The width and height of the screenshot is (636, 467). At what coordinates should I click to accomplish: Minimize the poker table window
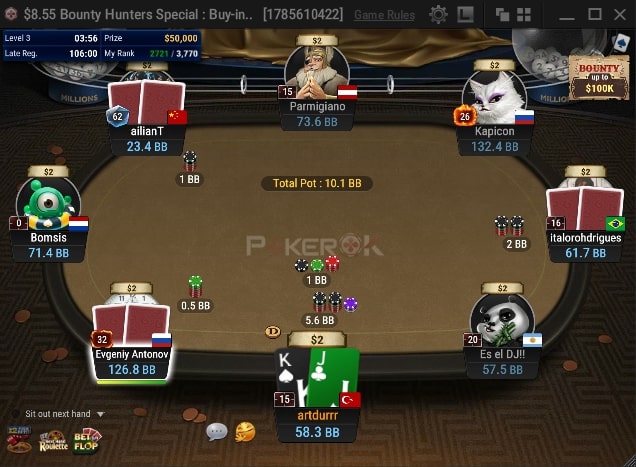(x=566, y=15)
